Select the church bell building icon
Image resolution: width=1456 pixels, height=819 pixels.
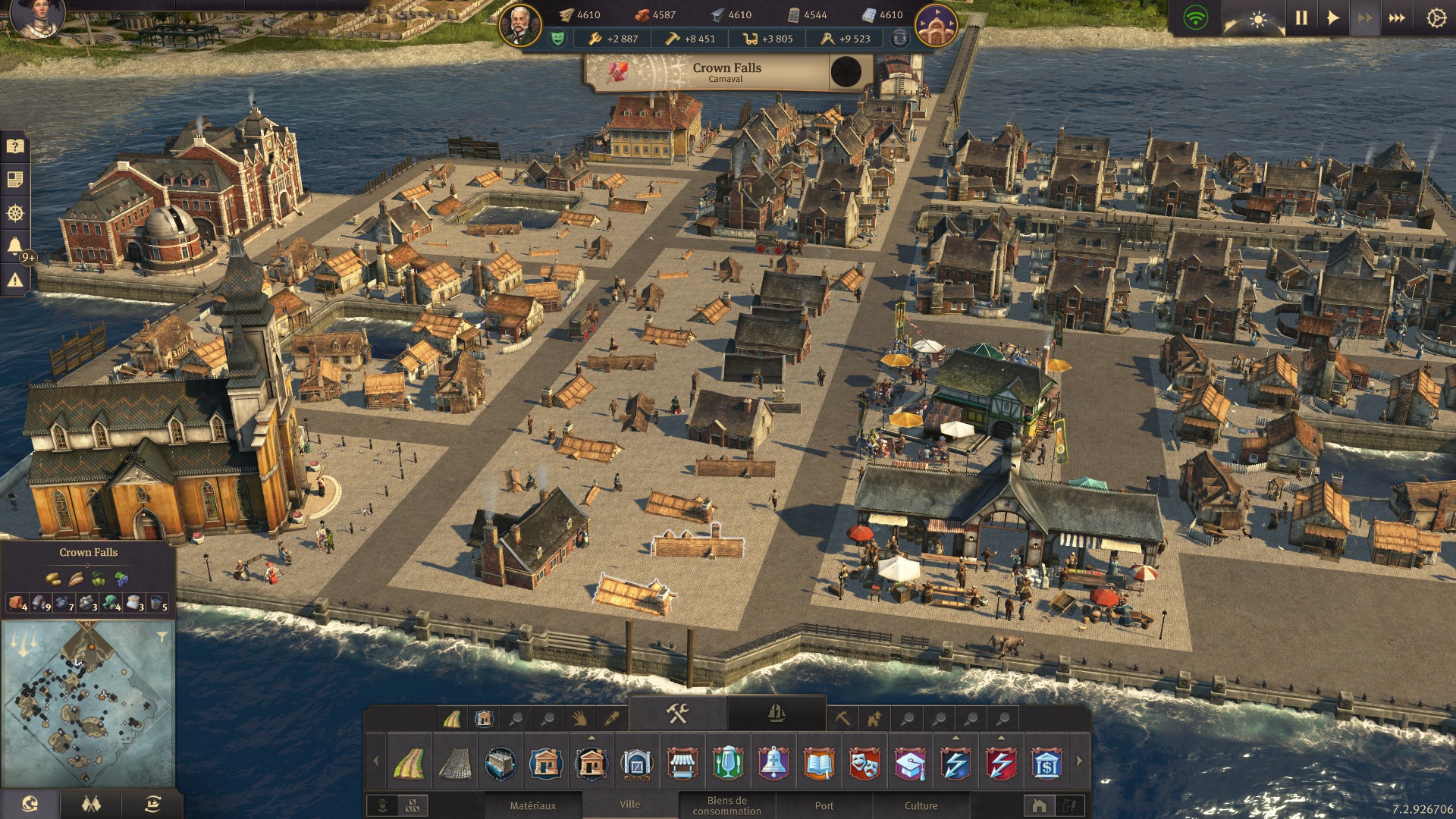click(x=773, y=764)
